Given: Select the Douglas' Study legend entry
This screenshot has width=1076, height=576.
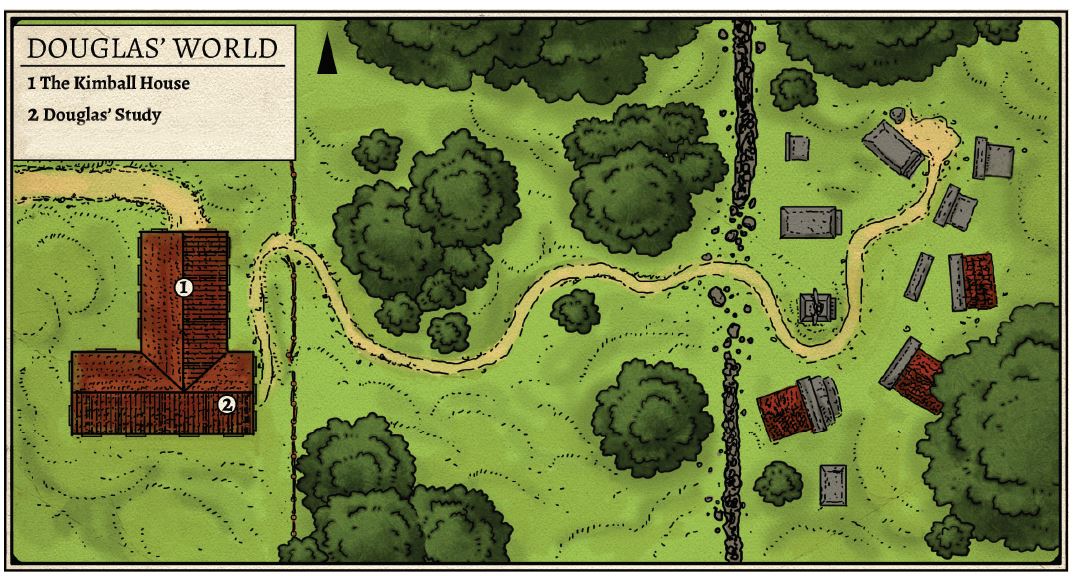Looking at the screenshot, I should click(x=94, y=115).
